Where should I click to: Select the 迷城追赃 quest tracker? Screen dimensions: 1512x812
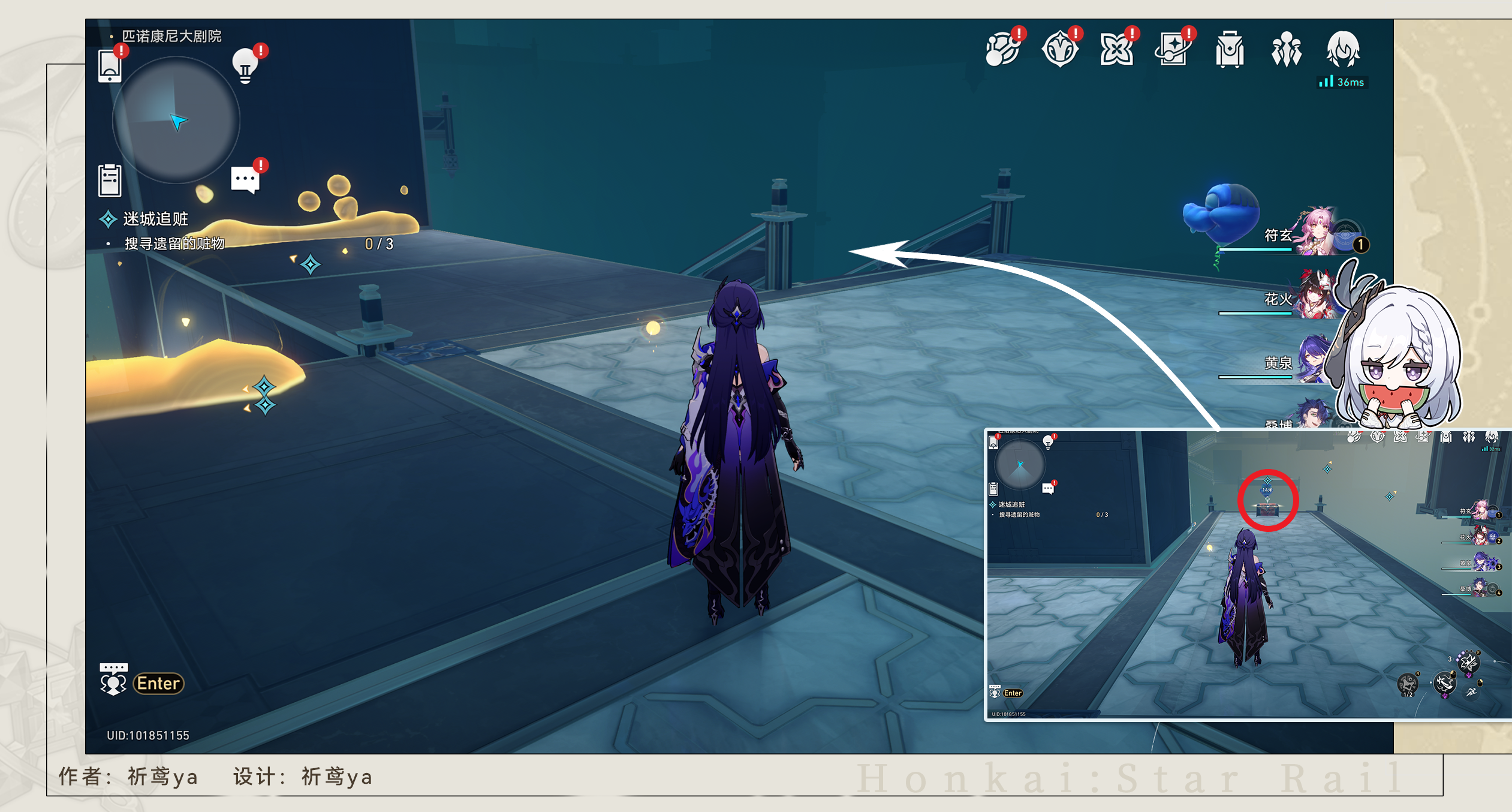click(155, 219)
